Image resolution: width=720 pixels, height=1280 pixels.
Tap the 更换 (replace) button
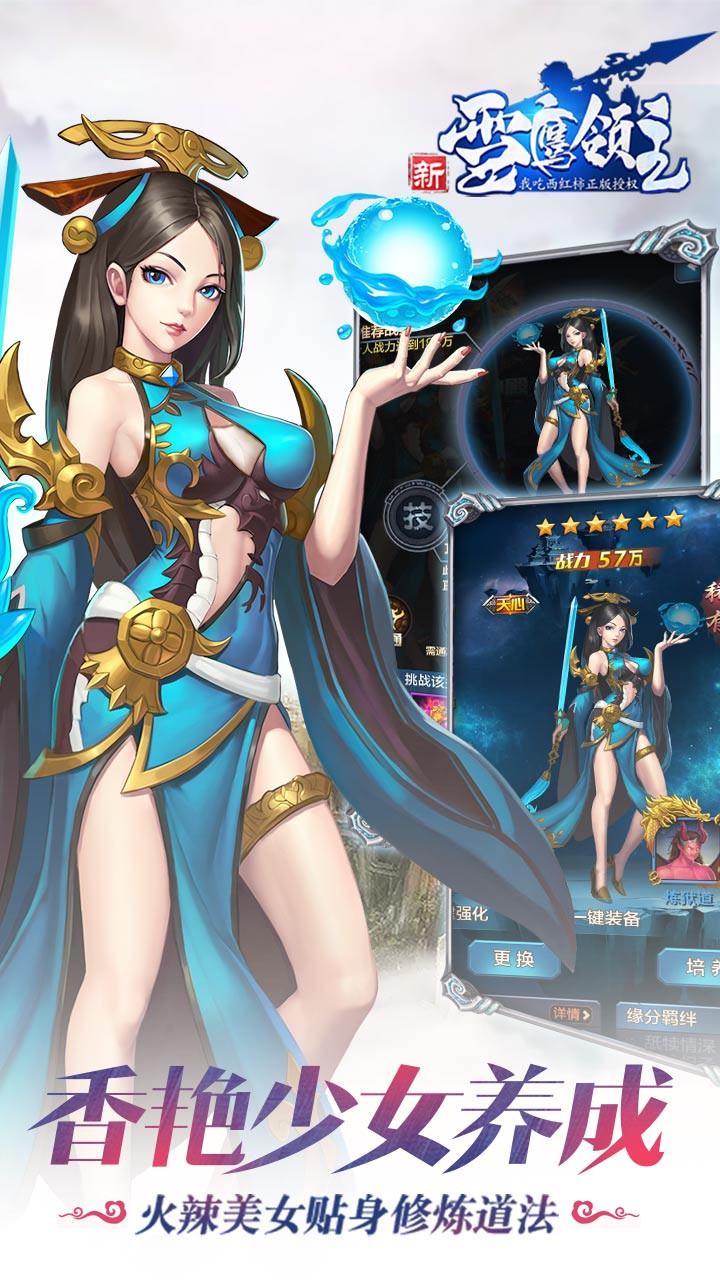tap(514, 960)
